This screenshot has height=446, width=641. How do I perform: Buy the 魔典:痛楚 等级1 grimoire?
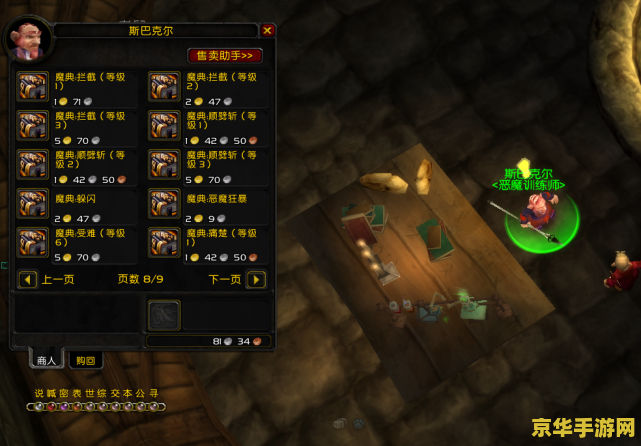click(x=165, y=243)
